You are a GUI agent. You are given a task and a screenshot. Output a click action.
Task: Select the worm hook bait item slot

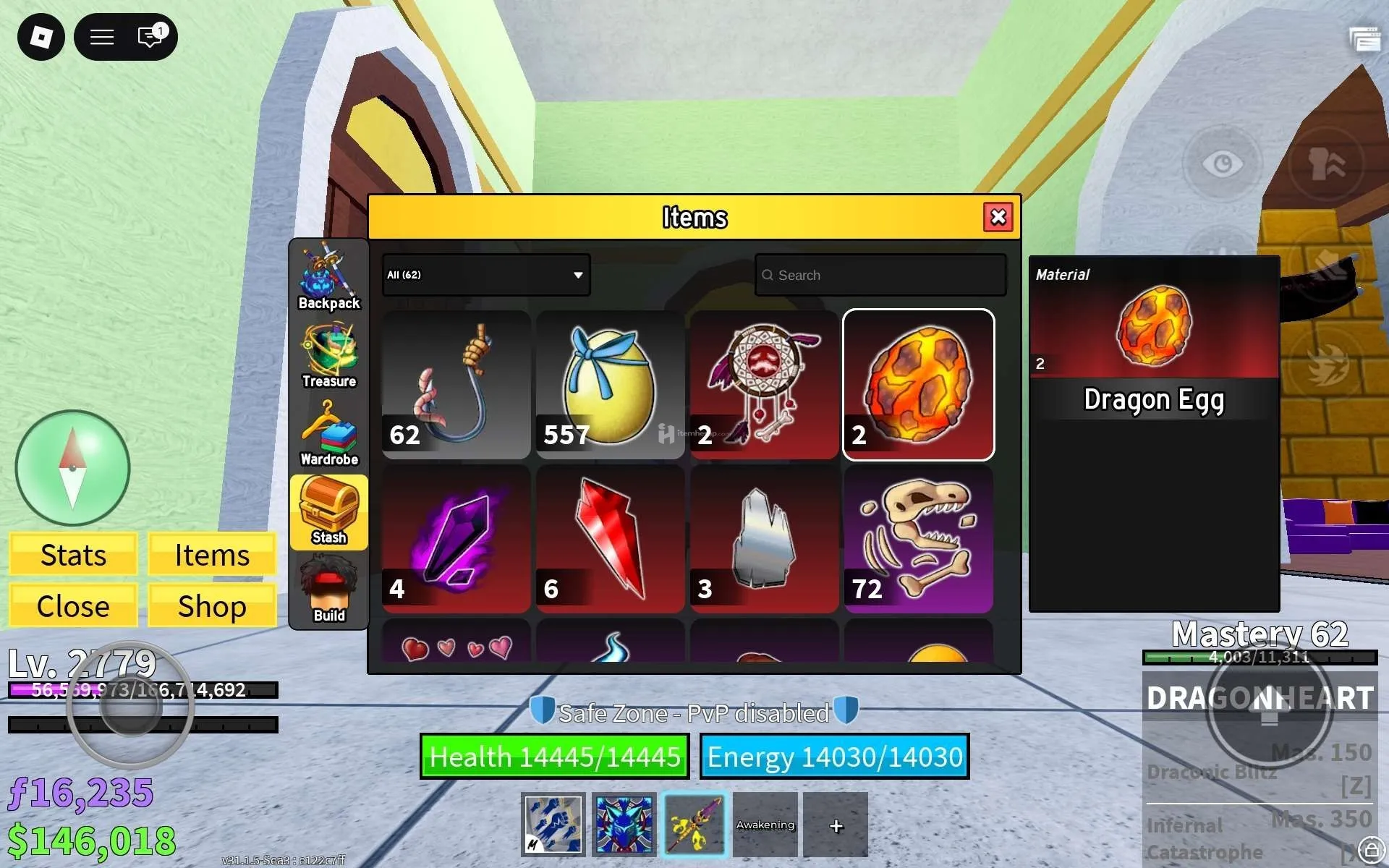tap(456, 385)
